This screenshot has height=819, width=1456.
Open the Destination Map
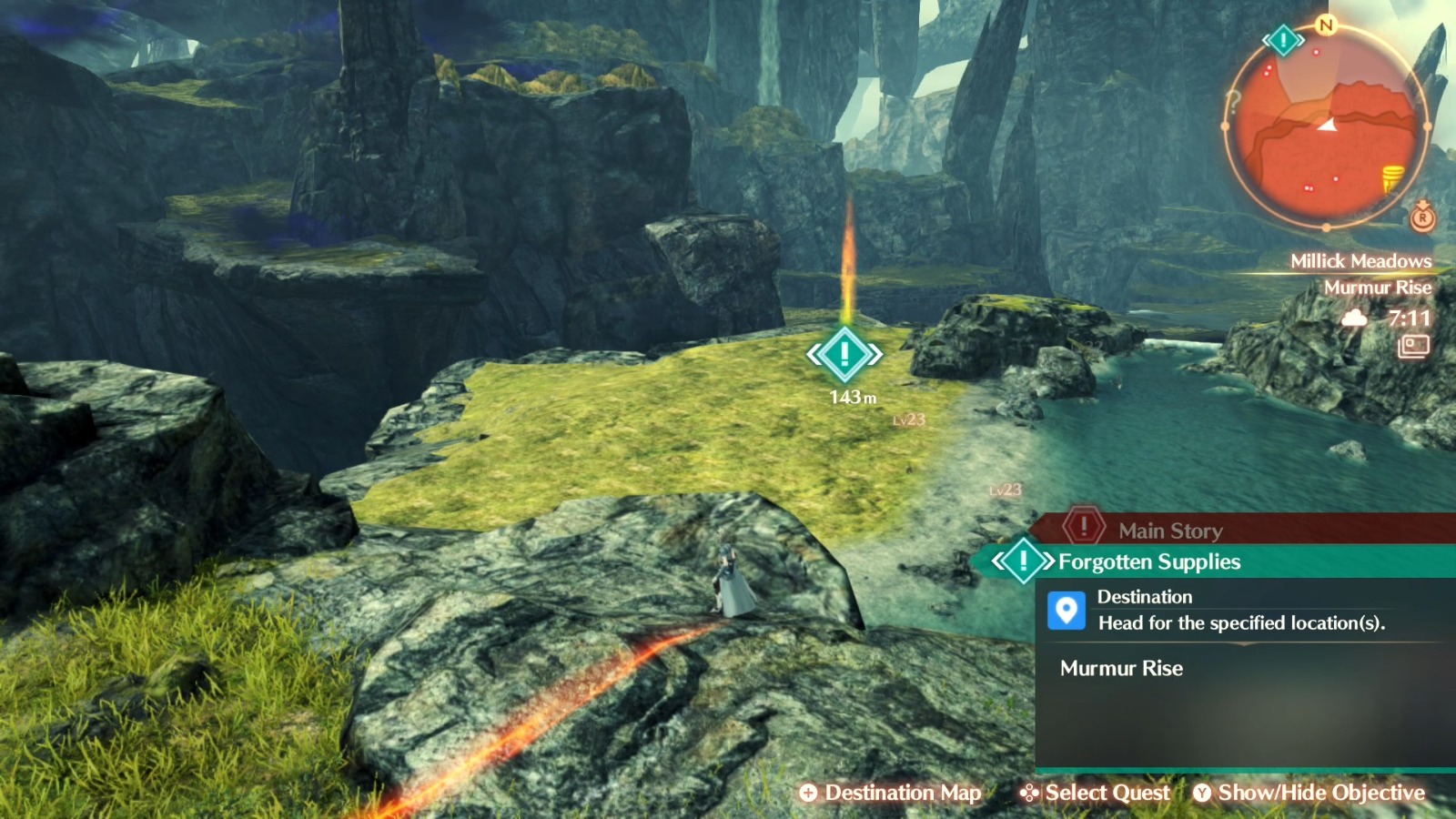click(x=892, y=793)
